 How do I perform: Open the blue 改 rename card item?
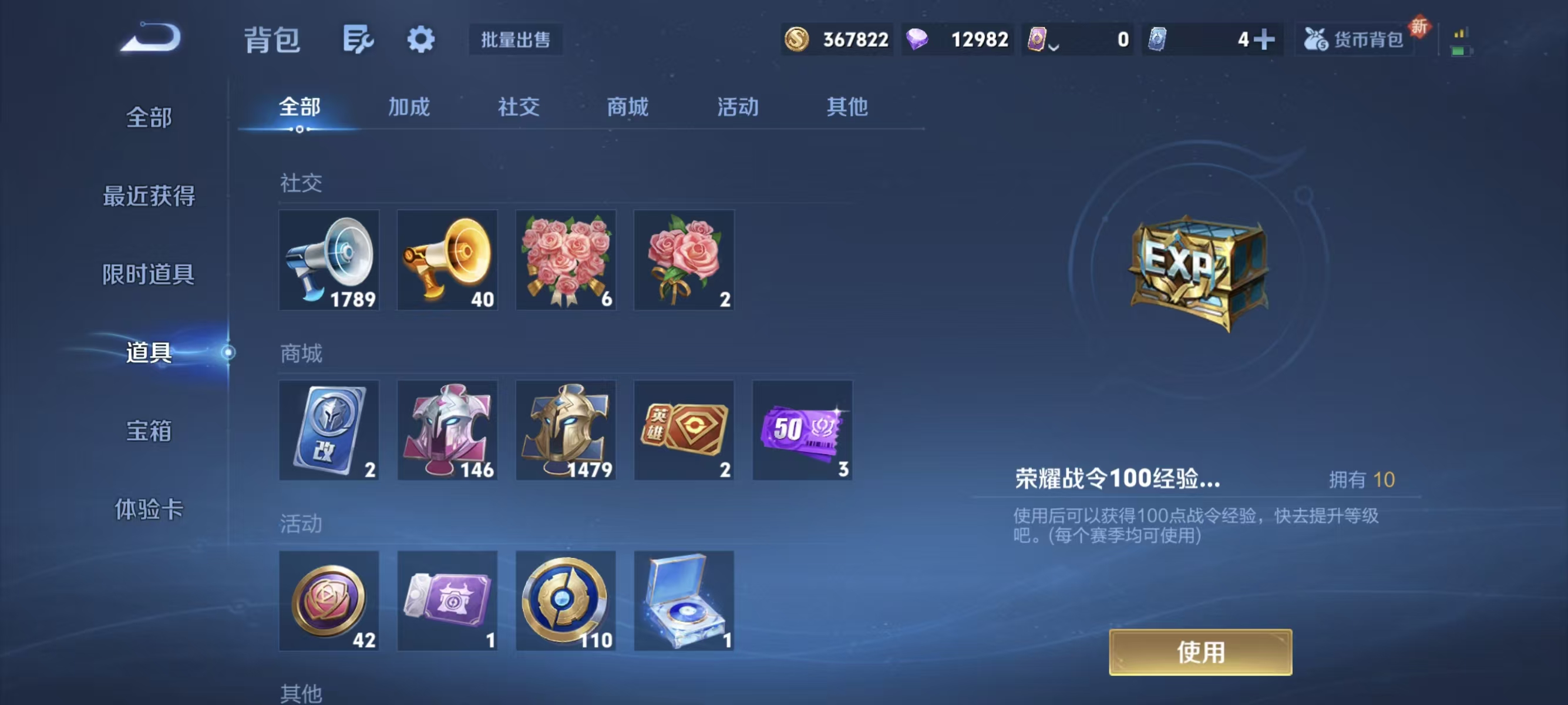pyautogui.click(x=329, y=431)
